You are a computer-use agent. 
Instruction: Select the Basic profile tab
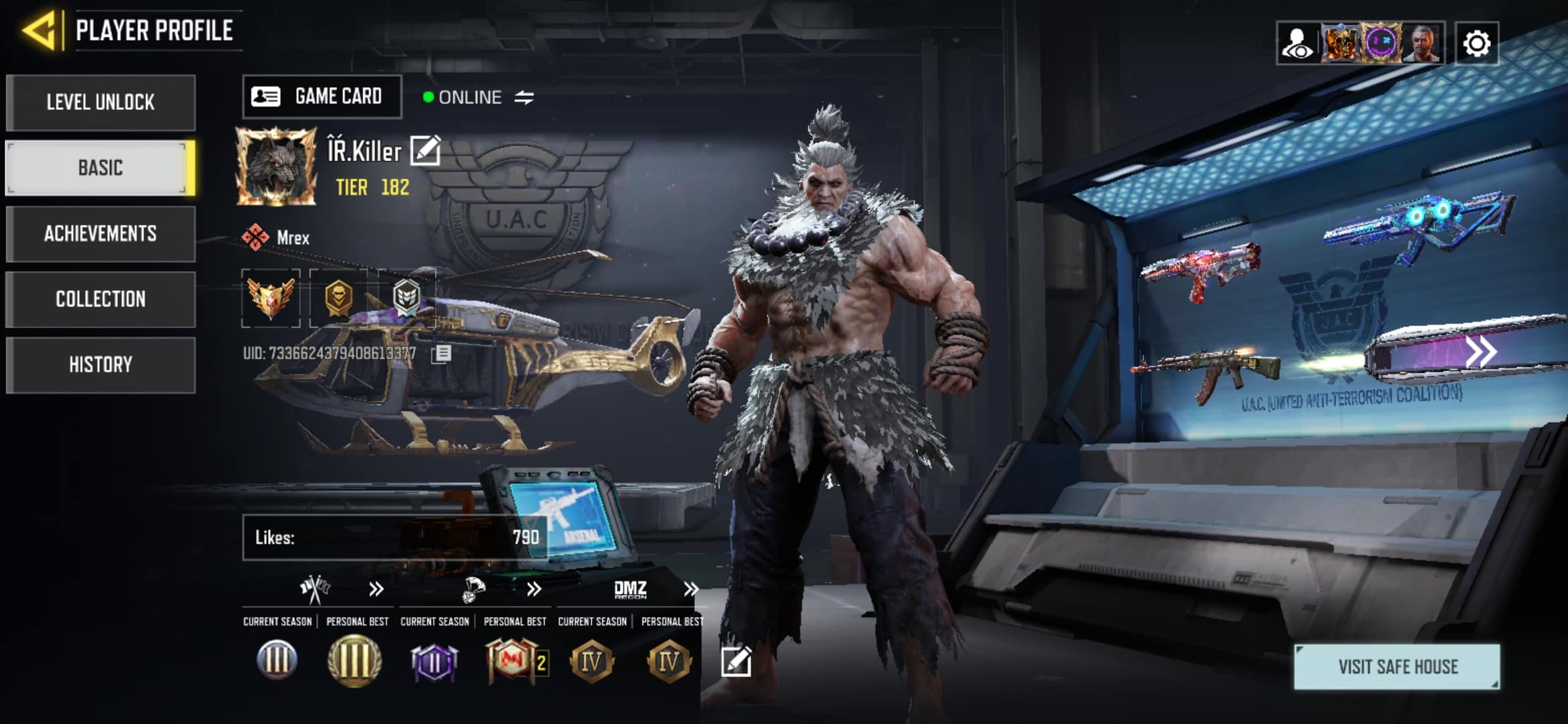[x=101, y=168]
